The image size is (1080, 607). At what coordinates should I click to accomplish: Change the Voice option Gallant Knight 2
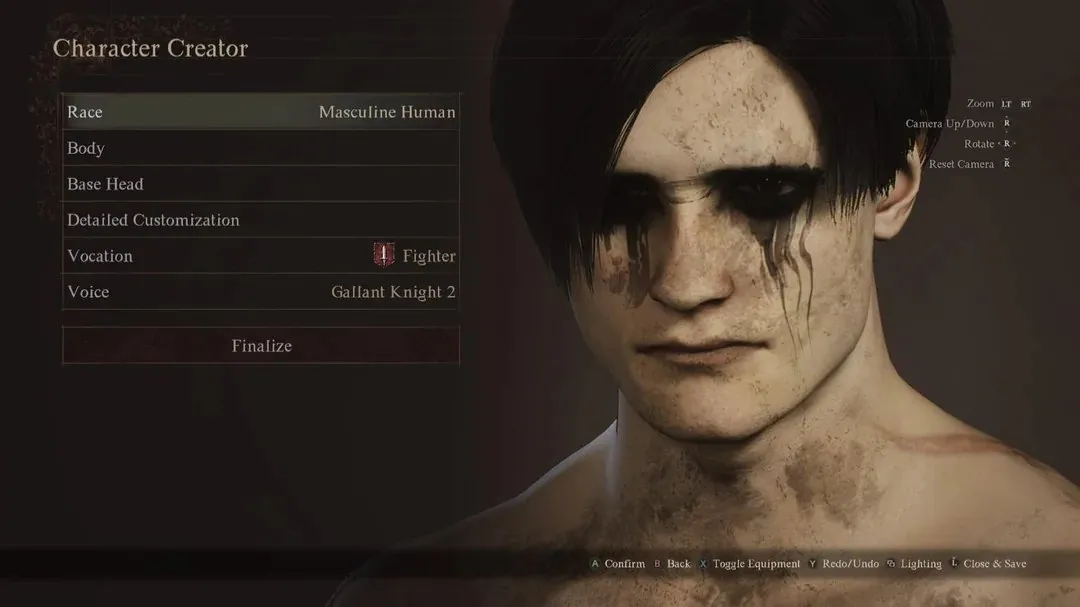click(260, 292)
